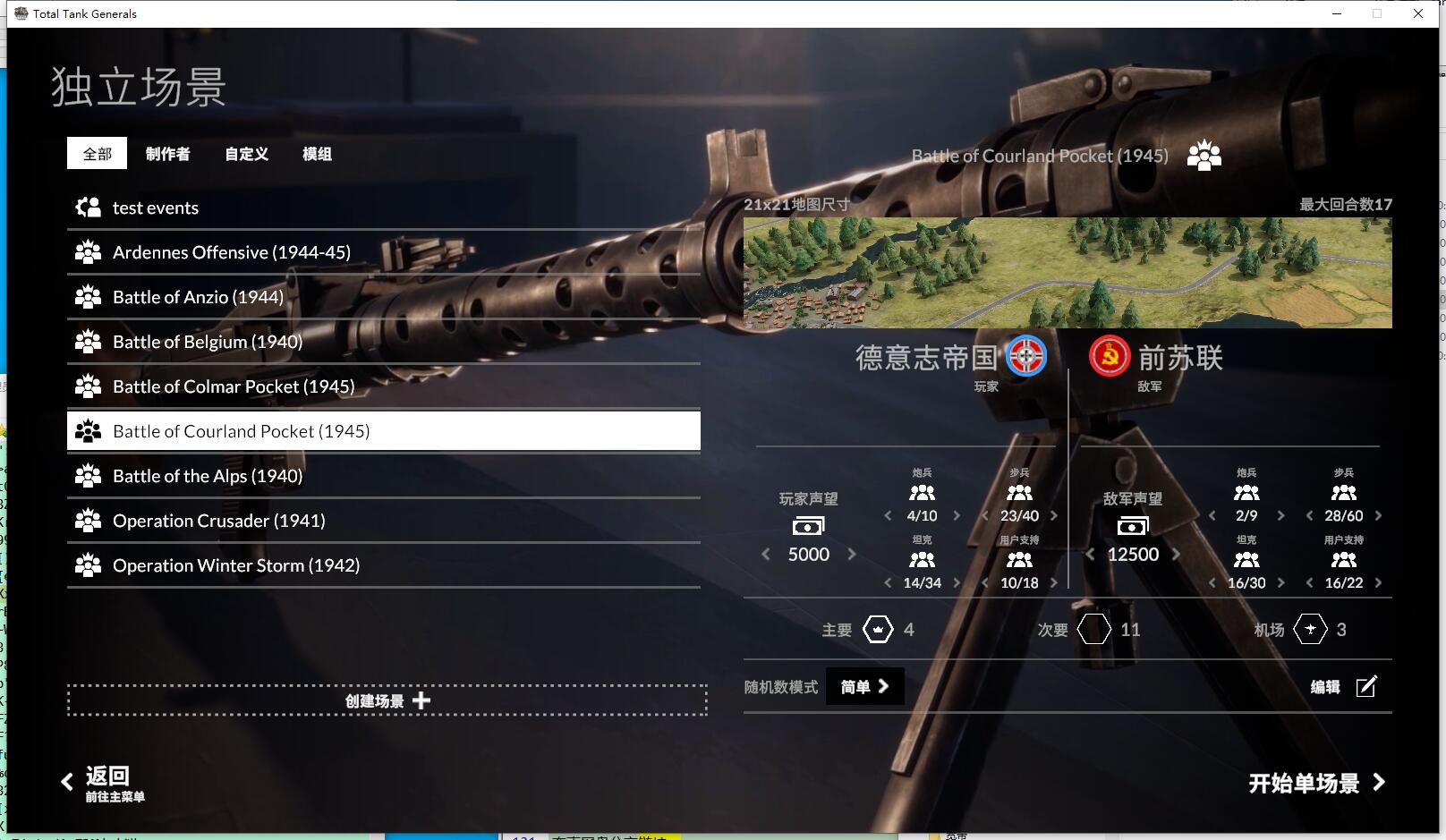The width and height of the screenshot is (1446, 840).
Task: Click 创建场景 to create a scenario
Action: (x=387, y=700)
